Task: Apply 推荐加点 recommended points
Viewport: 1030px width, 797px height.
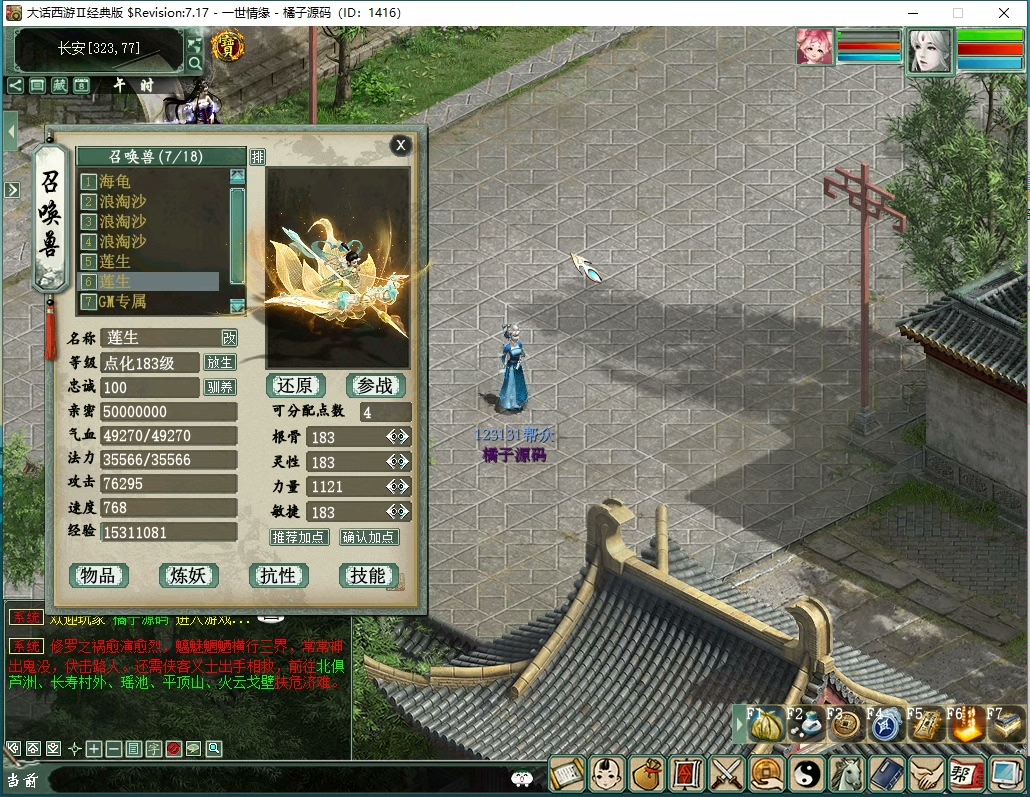Action: pos(299,537)
